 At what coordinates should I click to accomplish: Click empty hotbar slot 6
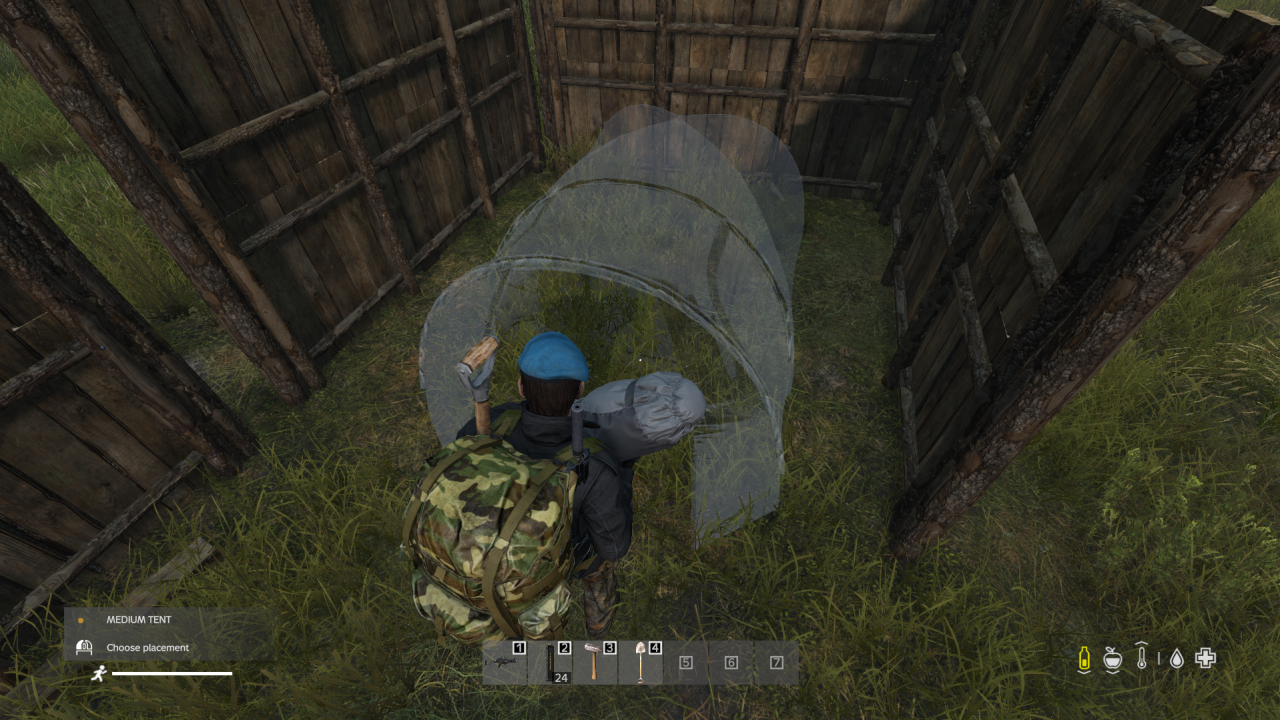[x=729, y=661]
